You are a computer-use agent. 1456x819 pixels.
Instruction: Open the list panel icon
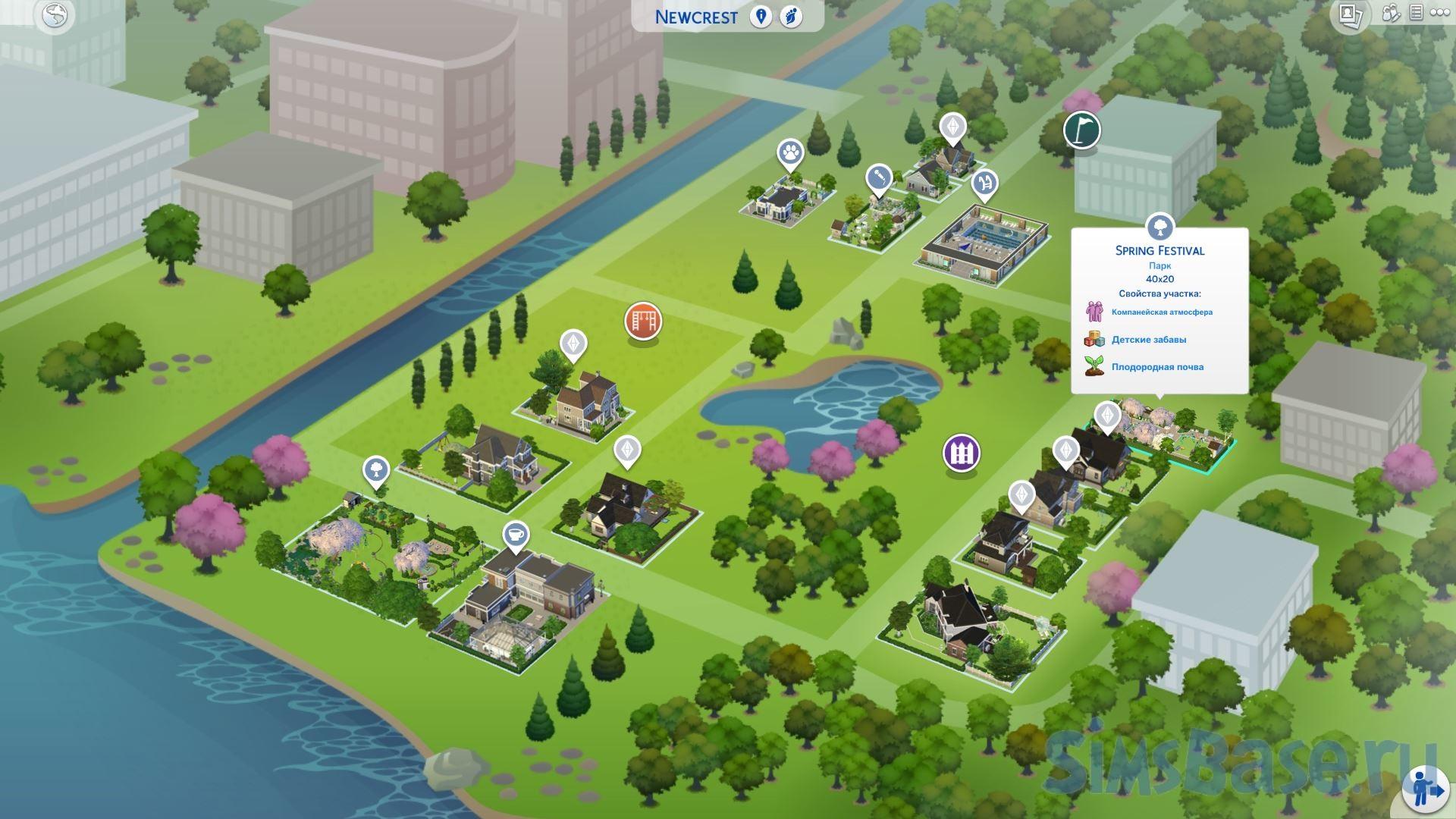tap(1416, 14)
